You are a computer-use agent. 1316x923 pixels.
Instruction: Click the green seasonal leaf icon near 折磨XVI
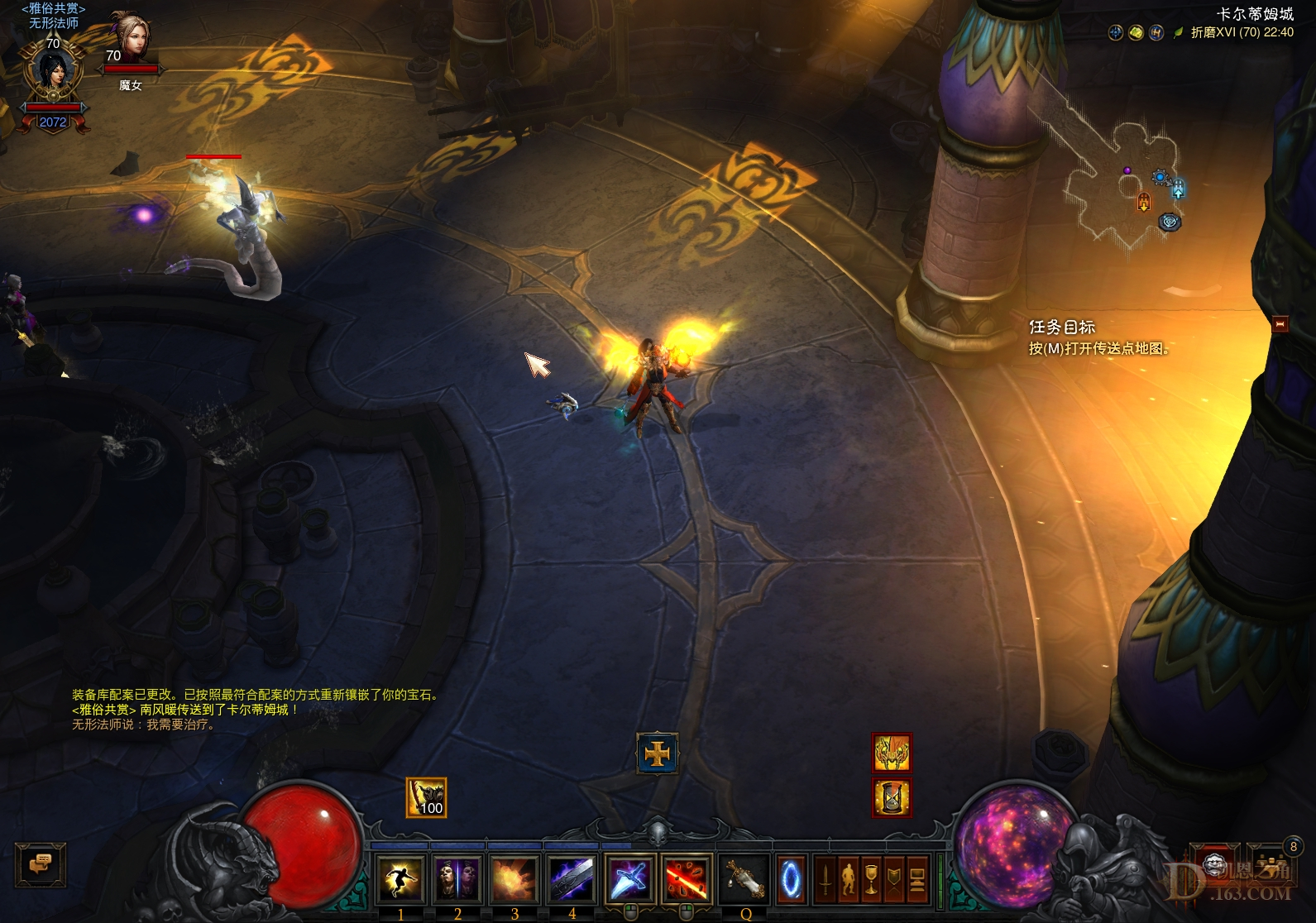point(1177,33)
